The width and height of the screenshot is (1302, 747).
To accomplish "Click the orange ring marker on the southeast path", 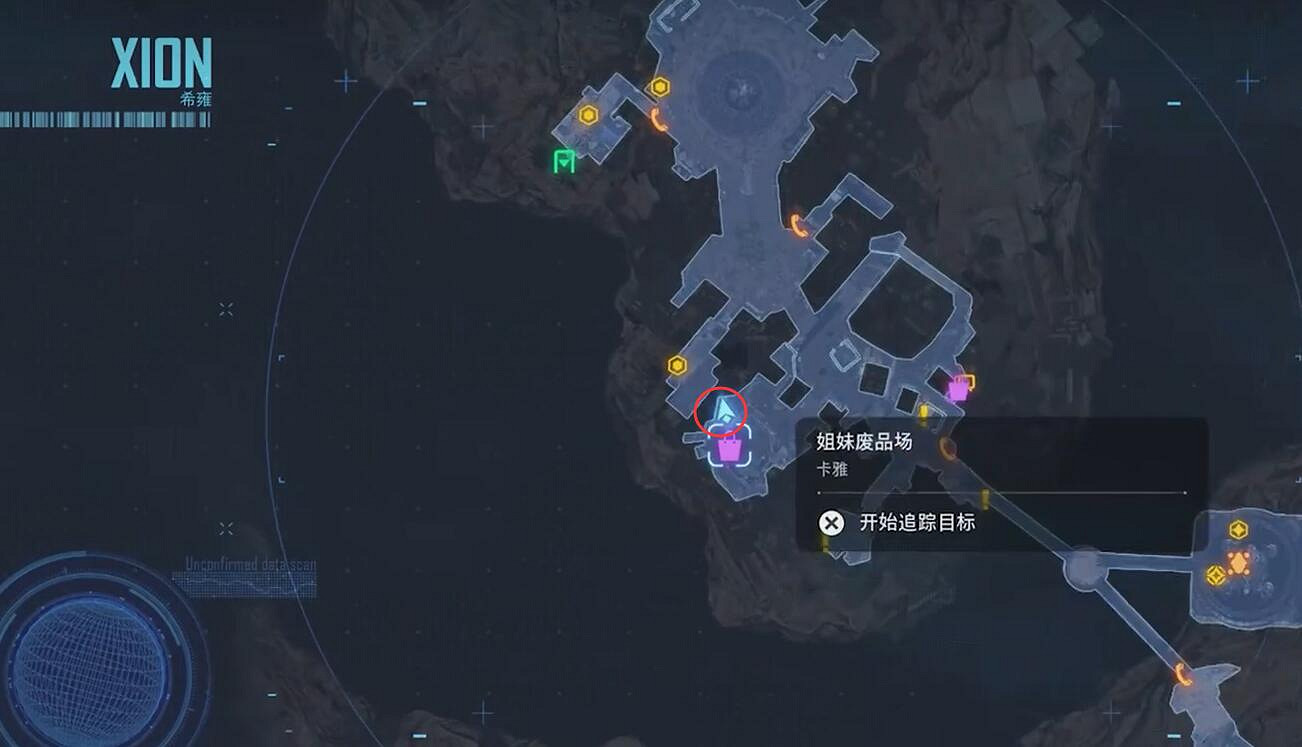I will pos(945,448).
